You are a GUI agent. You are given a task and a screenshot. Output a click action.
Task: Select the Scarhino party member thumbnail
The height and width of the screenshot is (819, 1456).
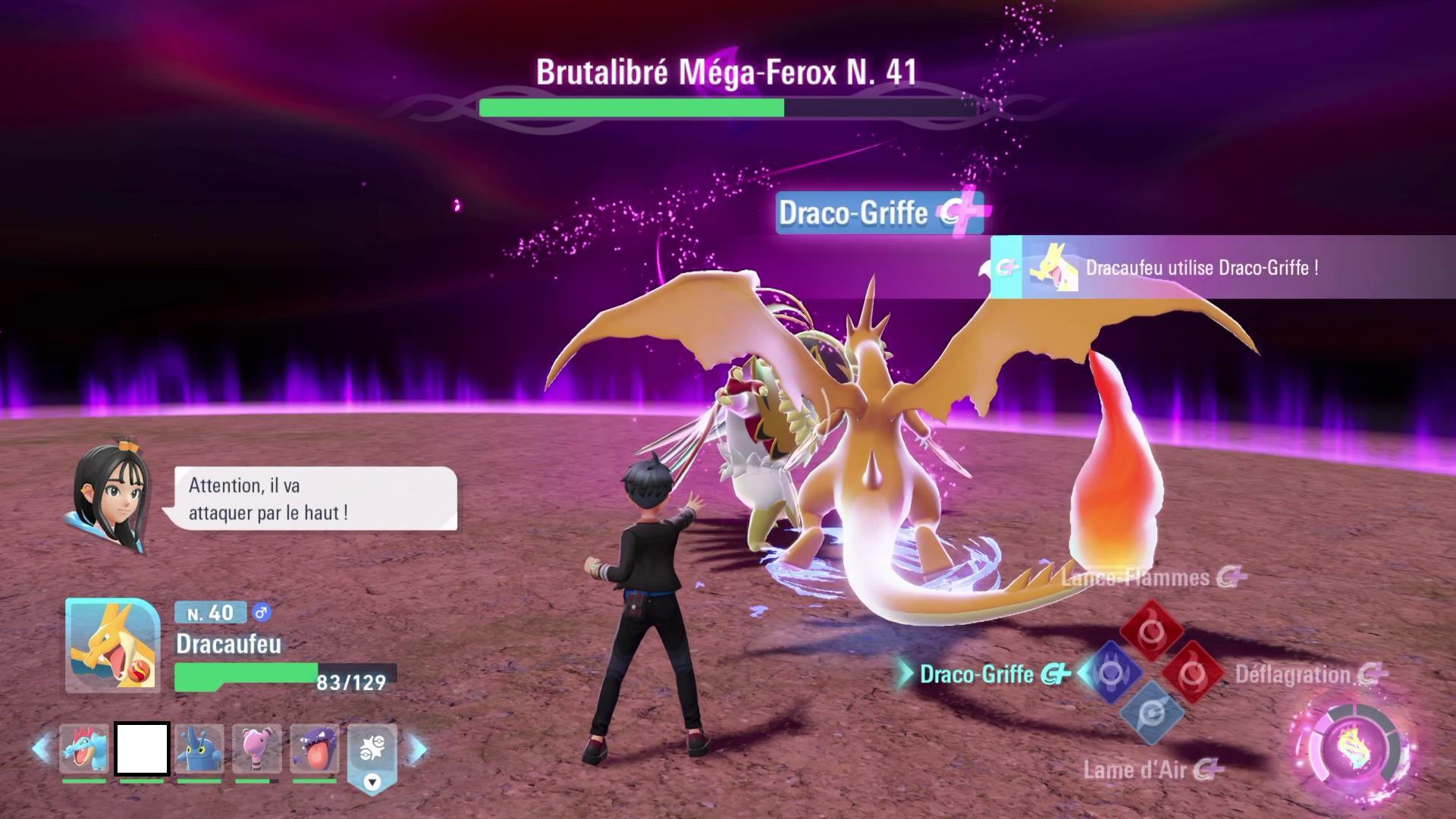[x=198, y=748]
